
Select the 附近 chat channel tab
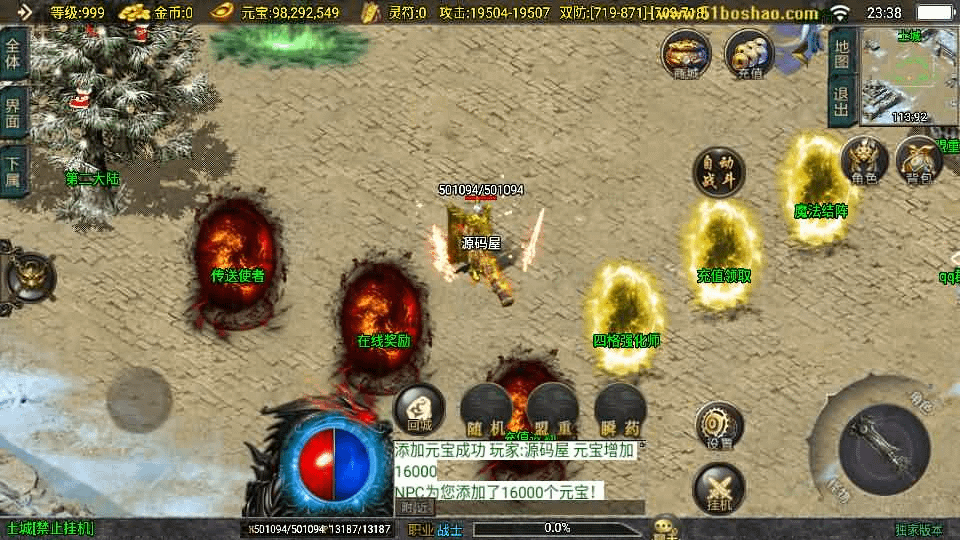[x=417, y=507]
